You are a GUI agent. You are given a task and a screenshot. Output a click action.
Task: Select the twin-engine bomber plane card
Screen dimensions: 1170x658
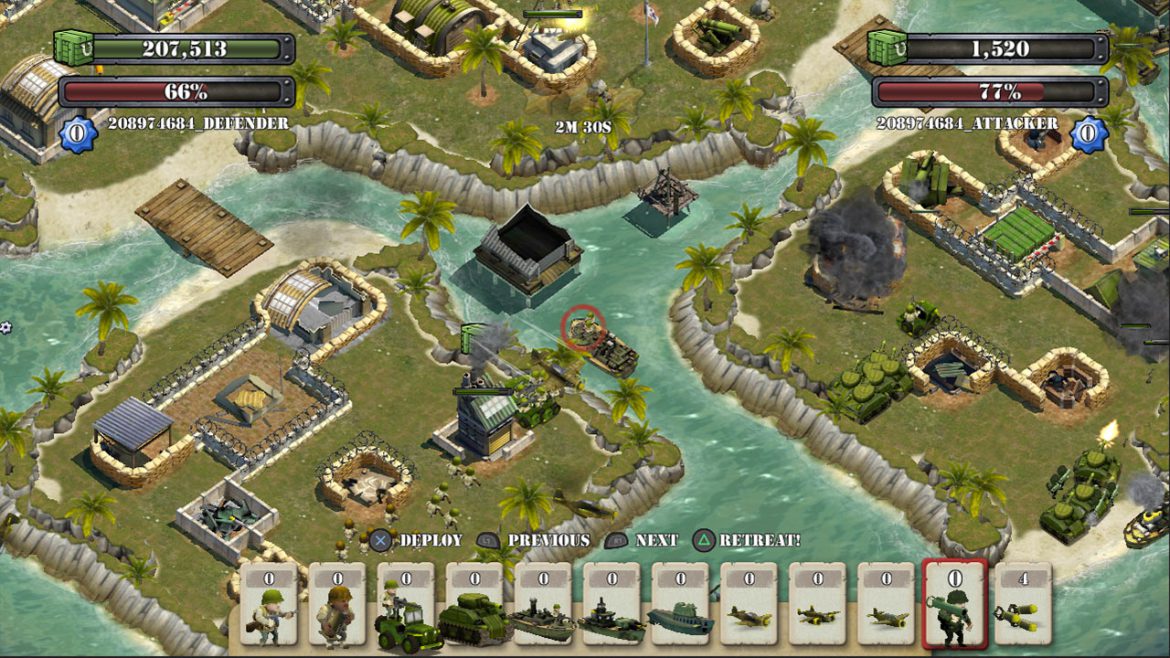tap(818, 606)
